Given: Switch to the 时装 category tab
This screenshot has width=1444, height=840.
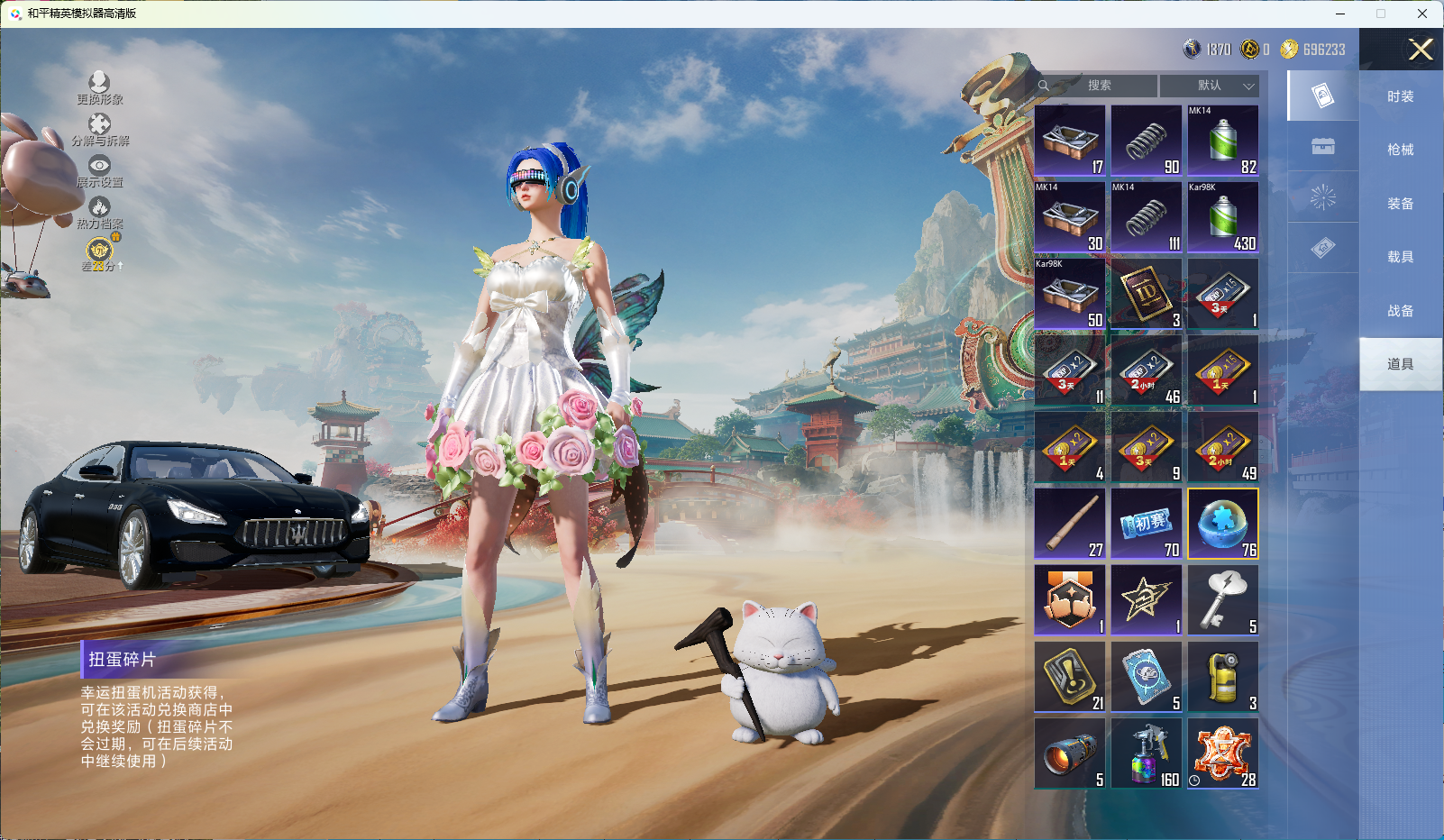Looking at the screenshot, I should click(x=1400, y=96).
